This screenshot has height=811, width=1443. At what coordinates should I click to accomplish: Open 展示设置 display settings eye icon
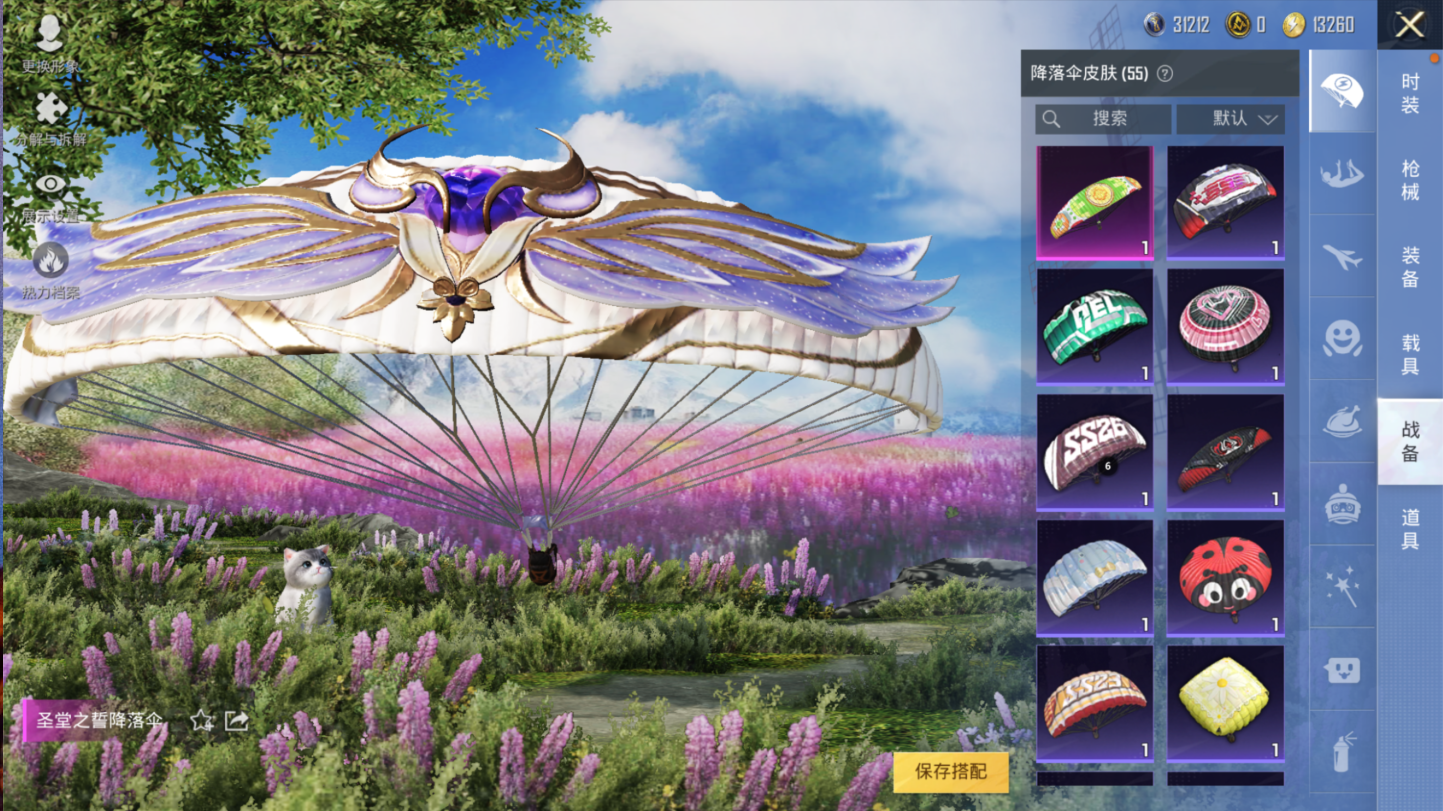[x=50, y=192]
